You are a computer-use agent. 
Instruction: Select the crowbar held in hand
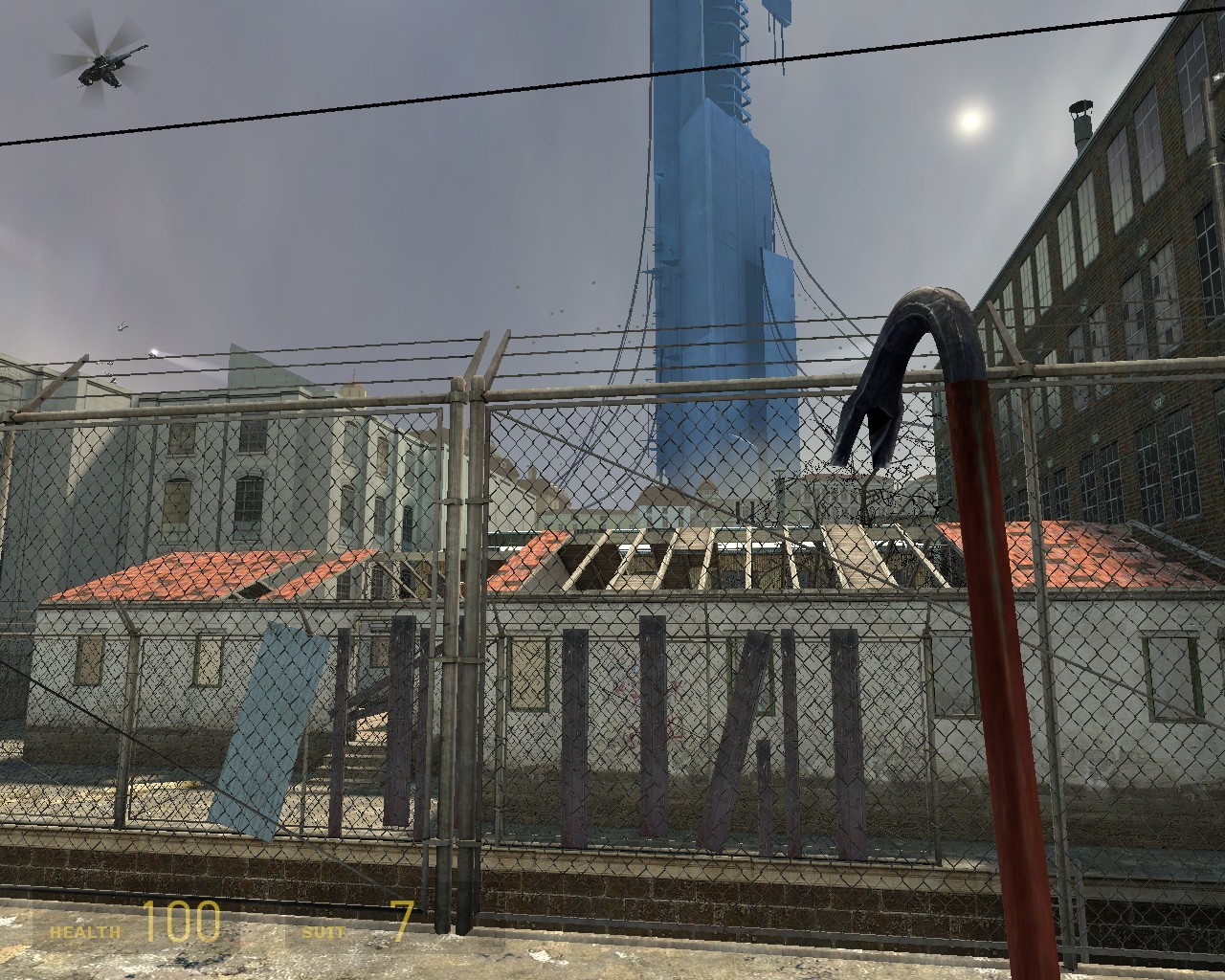pos(995,670)
